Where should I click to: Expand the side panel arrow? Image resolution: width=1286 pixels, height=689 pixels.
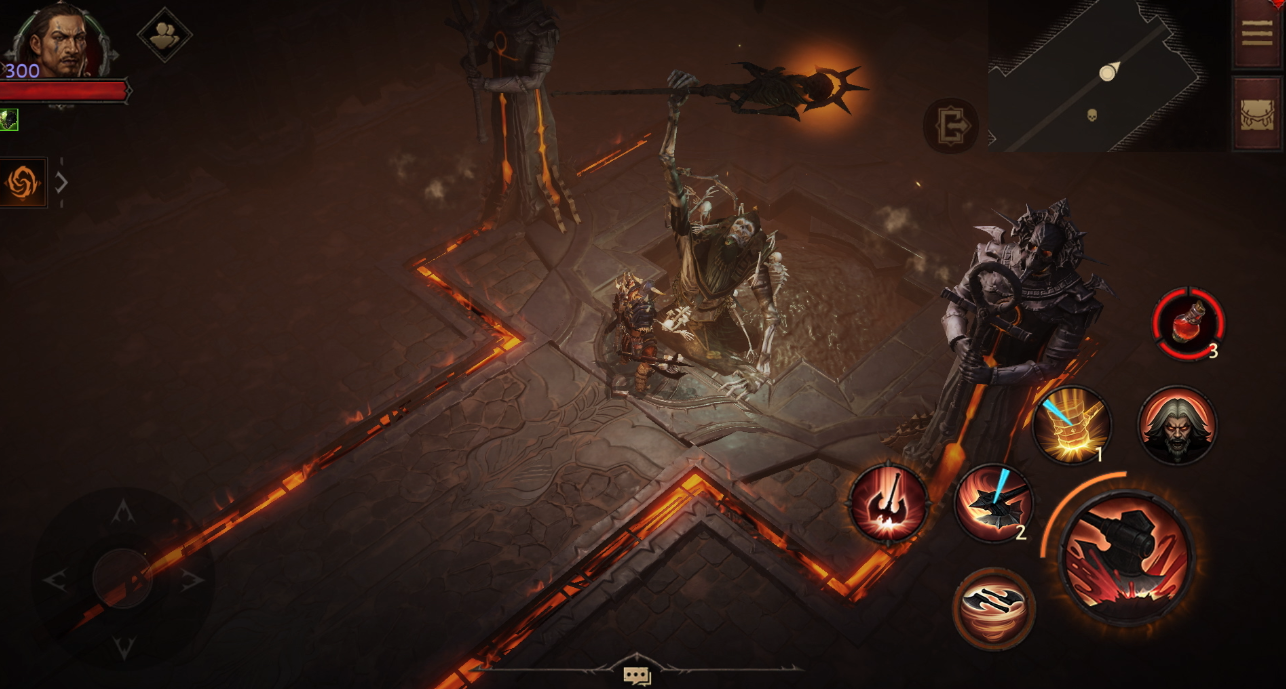62,182
